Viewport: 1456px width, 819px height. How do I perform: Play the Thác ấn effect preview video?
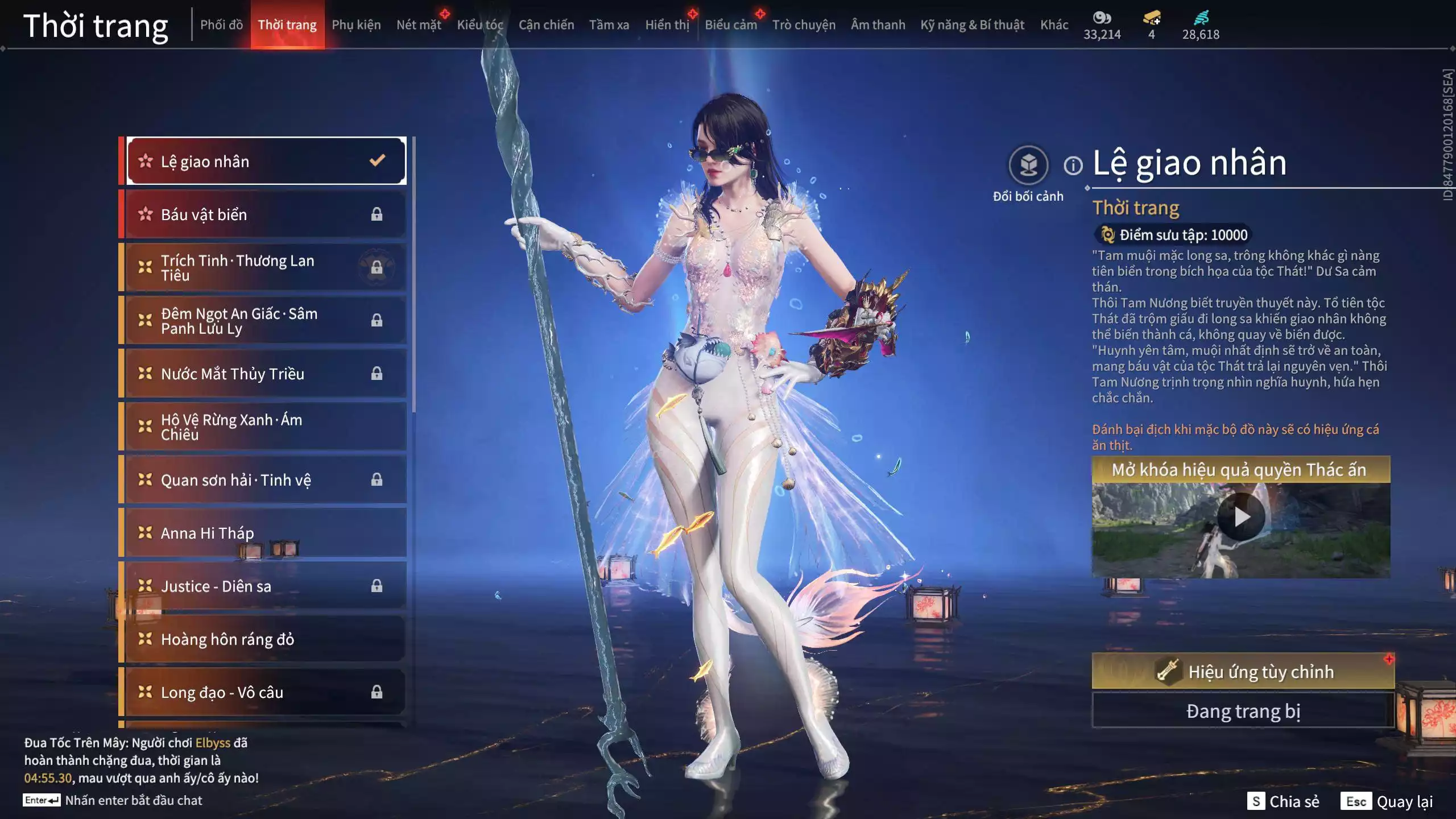pos(1240,517)
